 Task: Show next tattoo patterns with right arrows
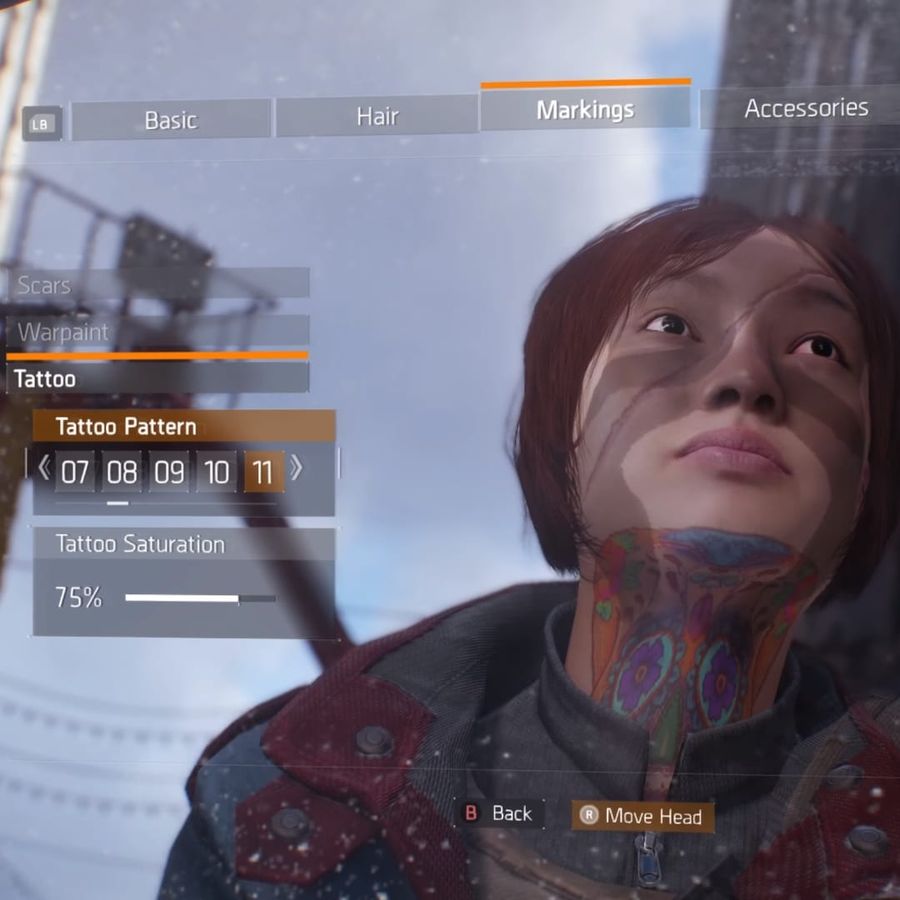[x=296, y=468]
